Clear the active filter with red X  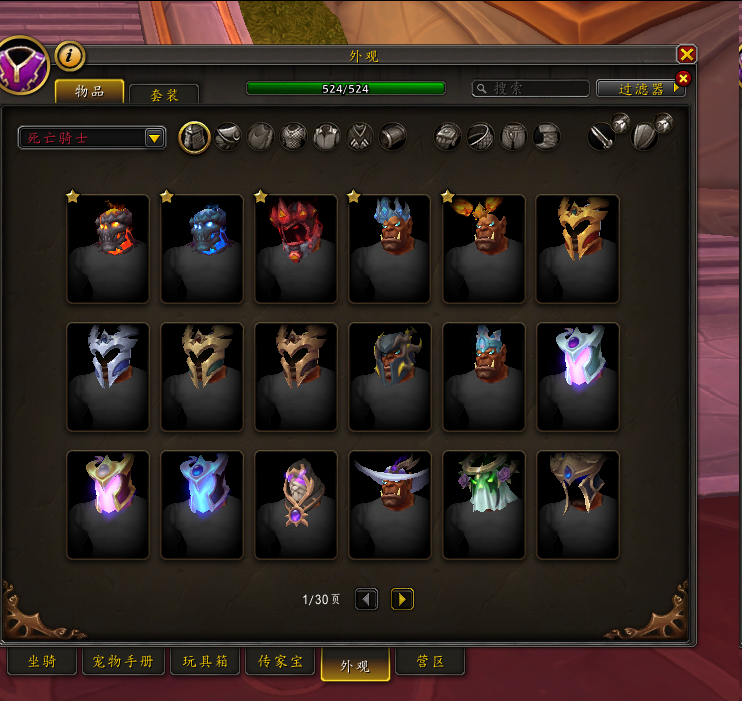[x=684, y=78]
